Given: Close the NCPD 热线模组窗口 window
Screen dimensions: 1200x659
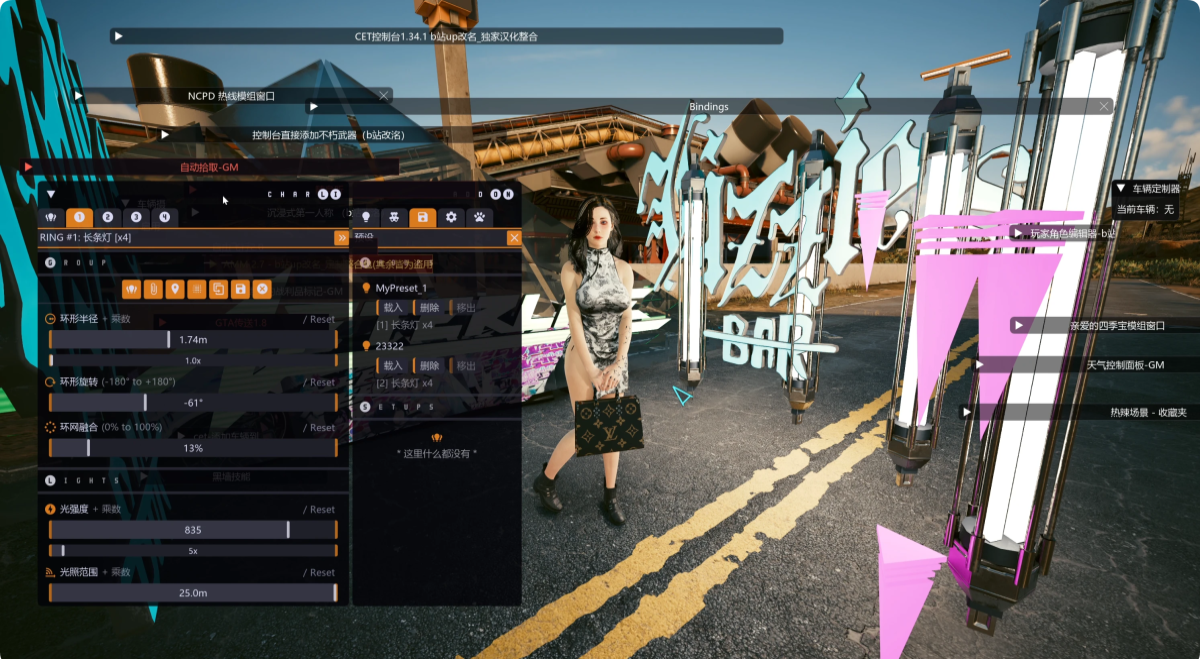Looking at the screenshot, I should coord(383,96).
